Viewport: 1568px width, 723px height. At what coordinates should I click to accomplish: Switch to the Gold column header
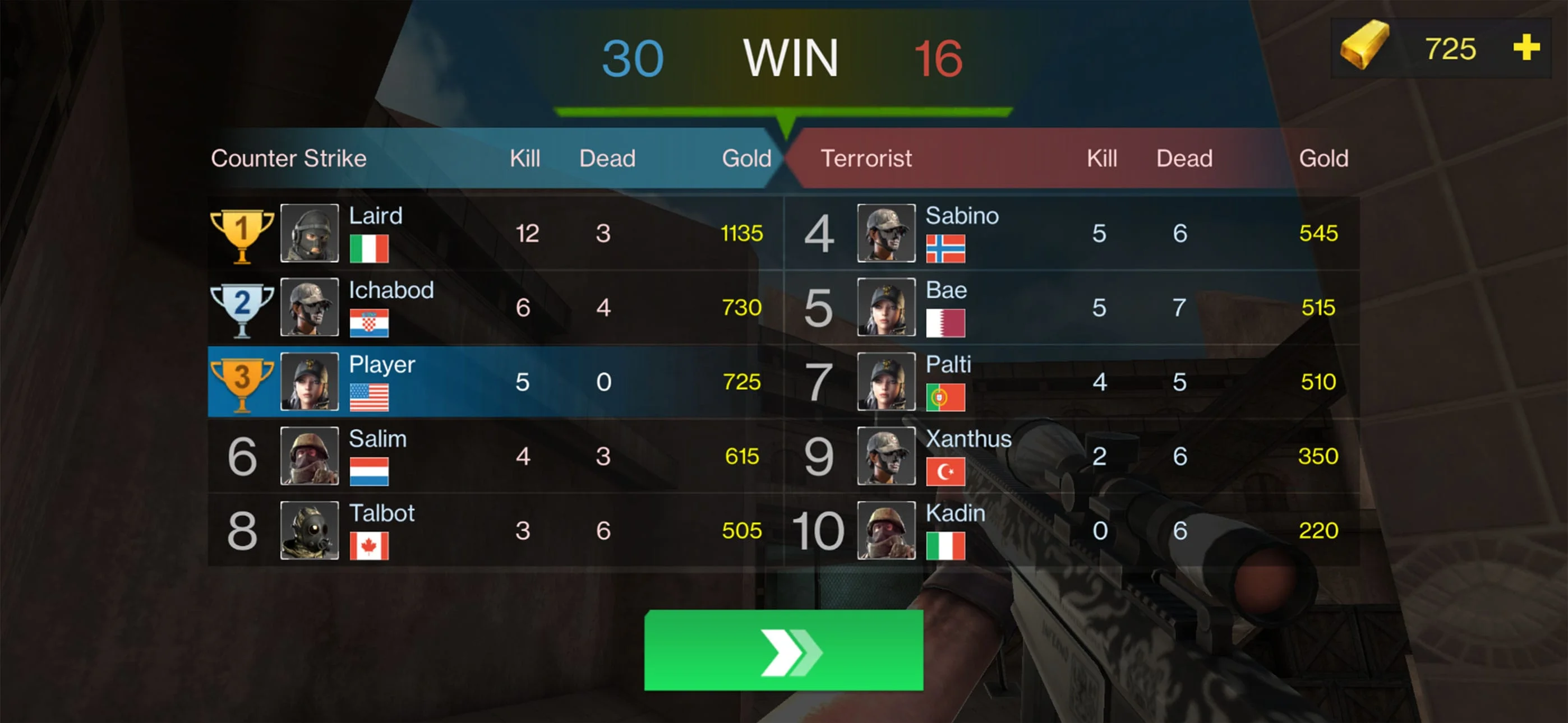(x=747, y=157)
